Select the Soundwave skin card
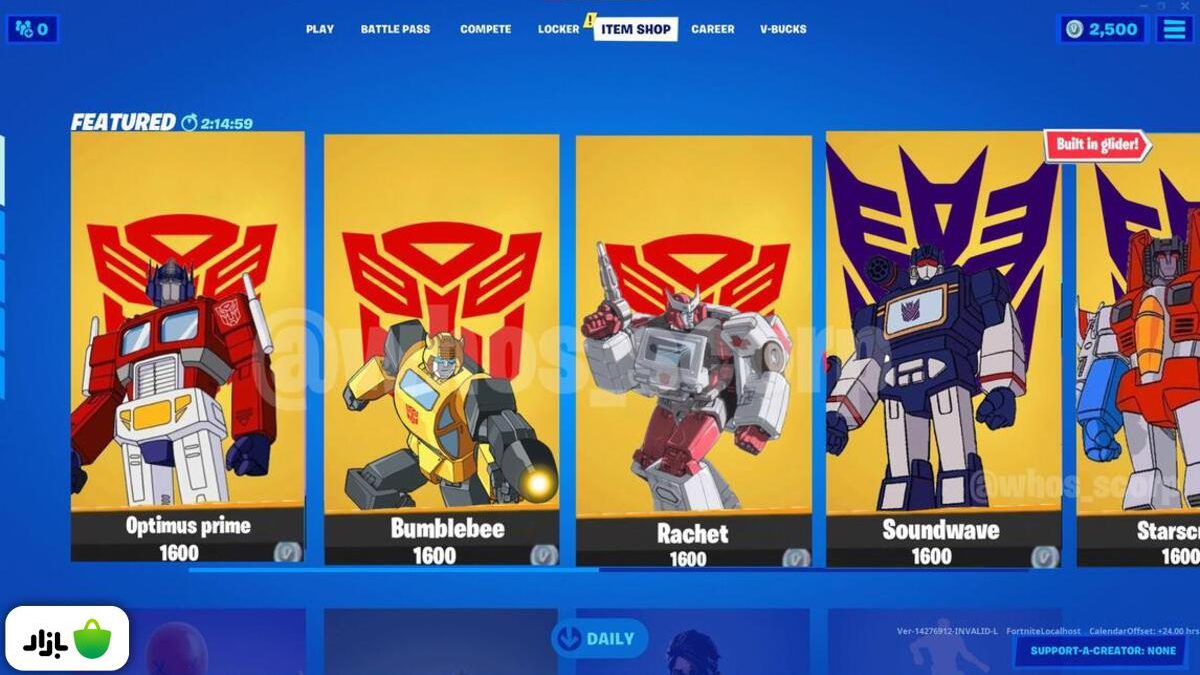This screenshot has width=1200, height=675. (x=943, y=348)
